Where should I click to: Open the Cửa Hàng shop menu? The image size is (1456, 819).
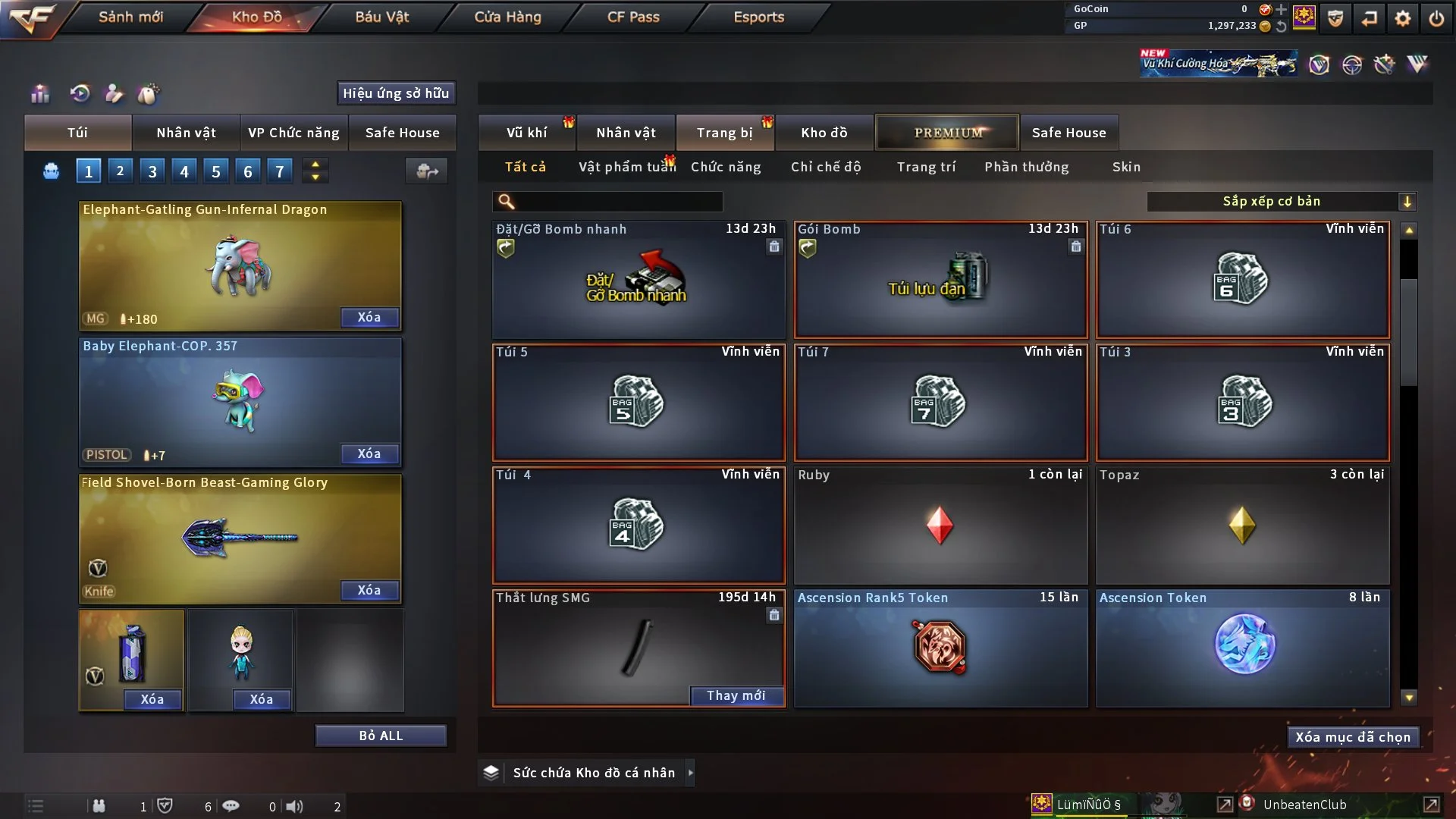coord(507,17)
